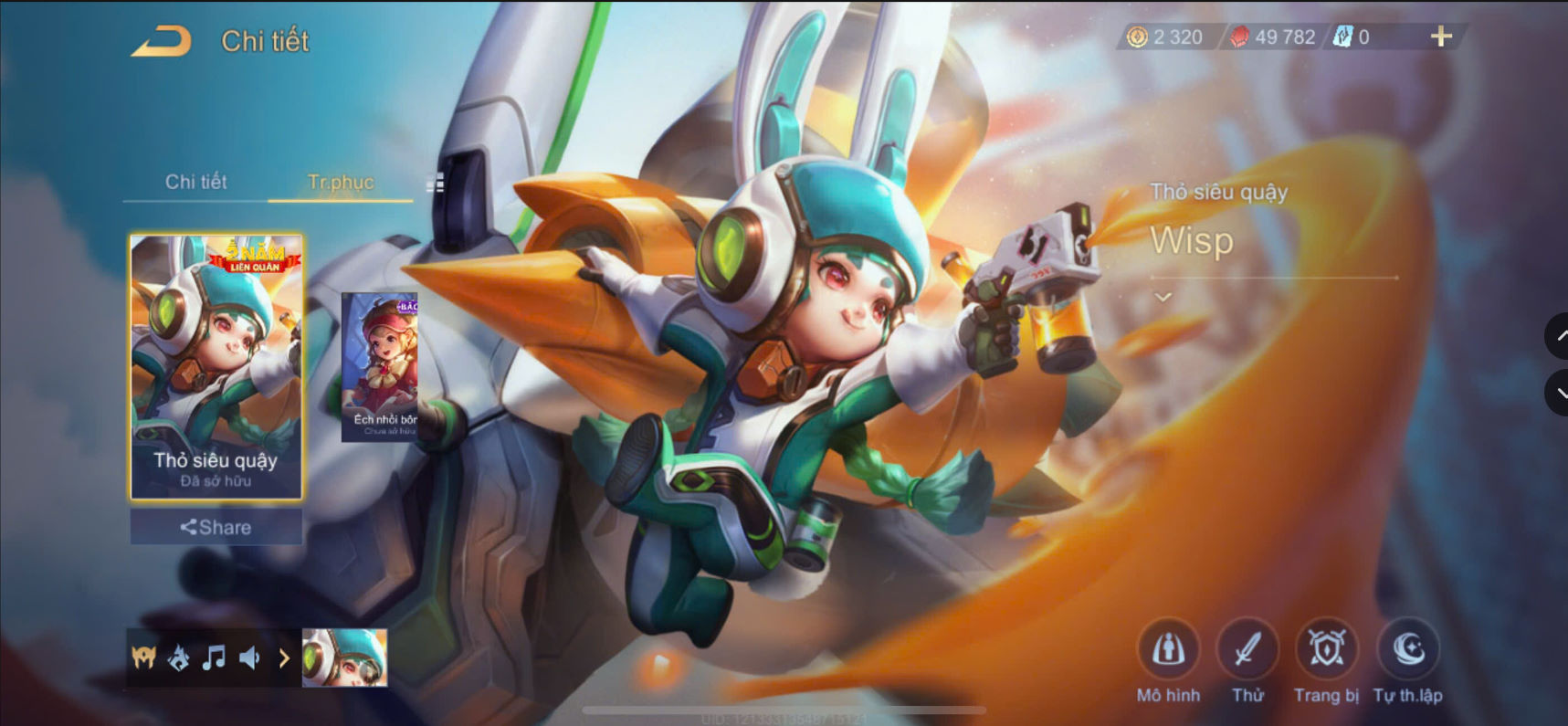This screenshot has width=1568, height=726.
Task: Open the Trang bị equipment shield icon
Action: pos(1326,650)
